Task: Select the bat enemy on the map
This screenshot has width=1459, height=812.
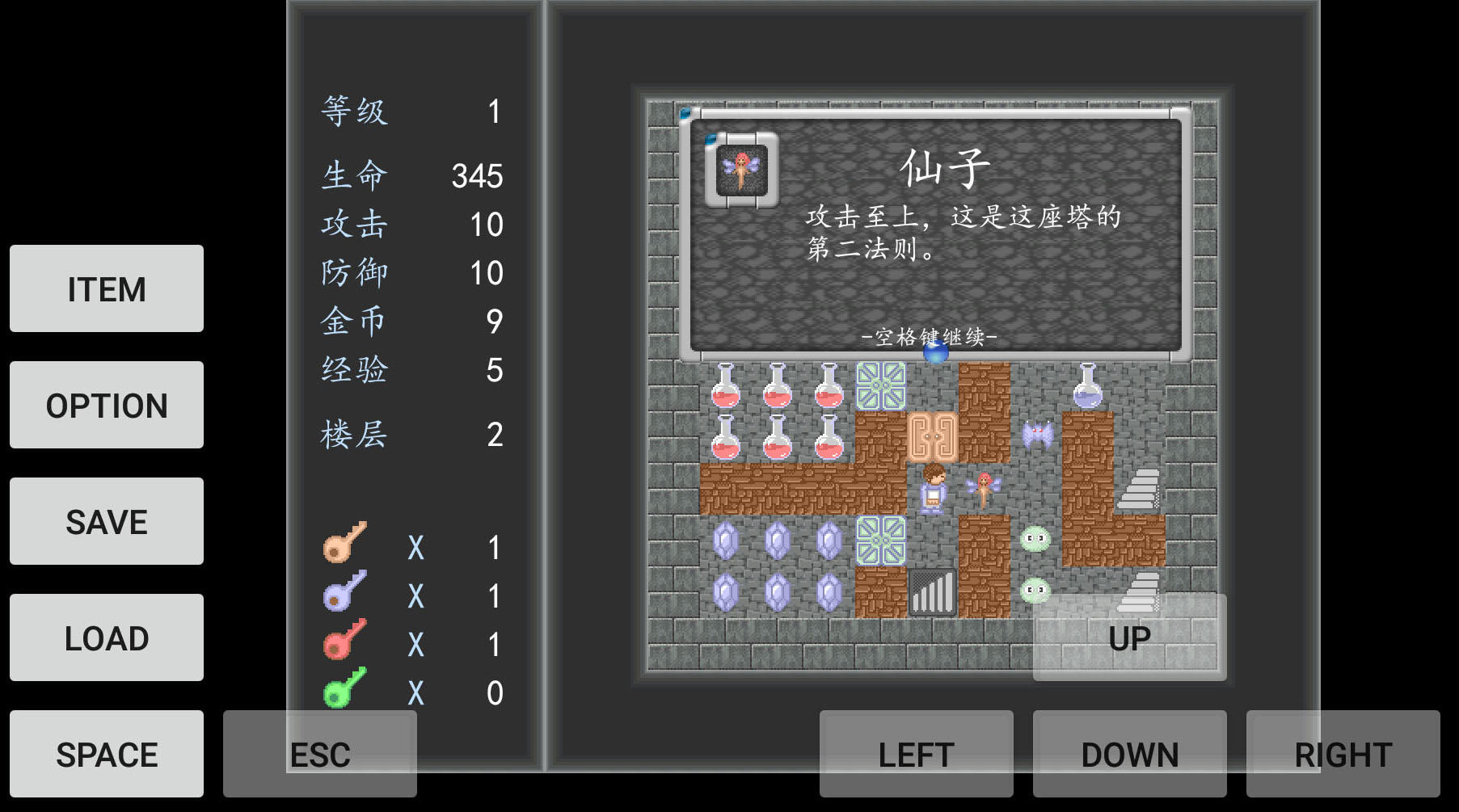Action: click(1037, 435)
